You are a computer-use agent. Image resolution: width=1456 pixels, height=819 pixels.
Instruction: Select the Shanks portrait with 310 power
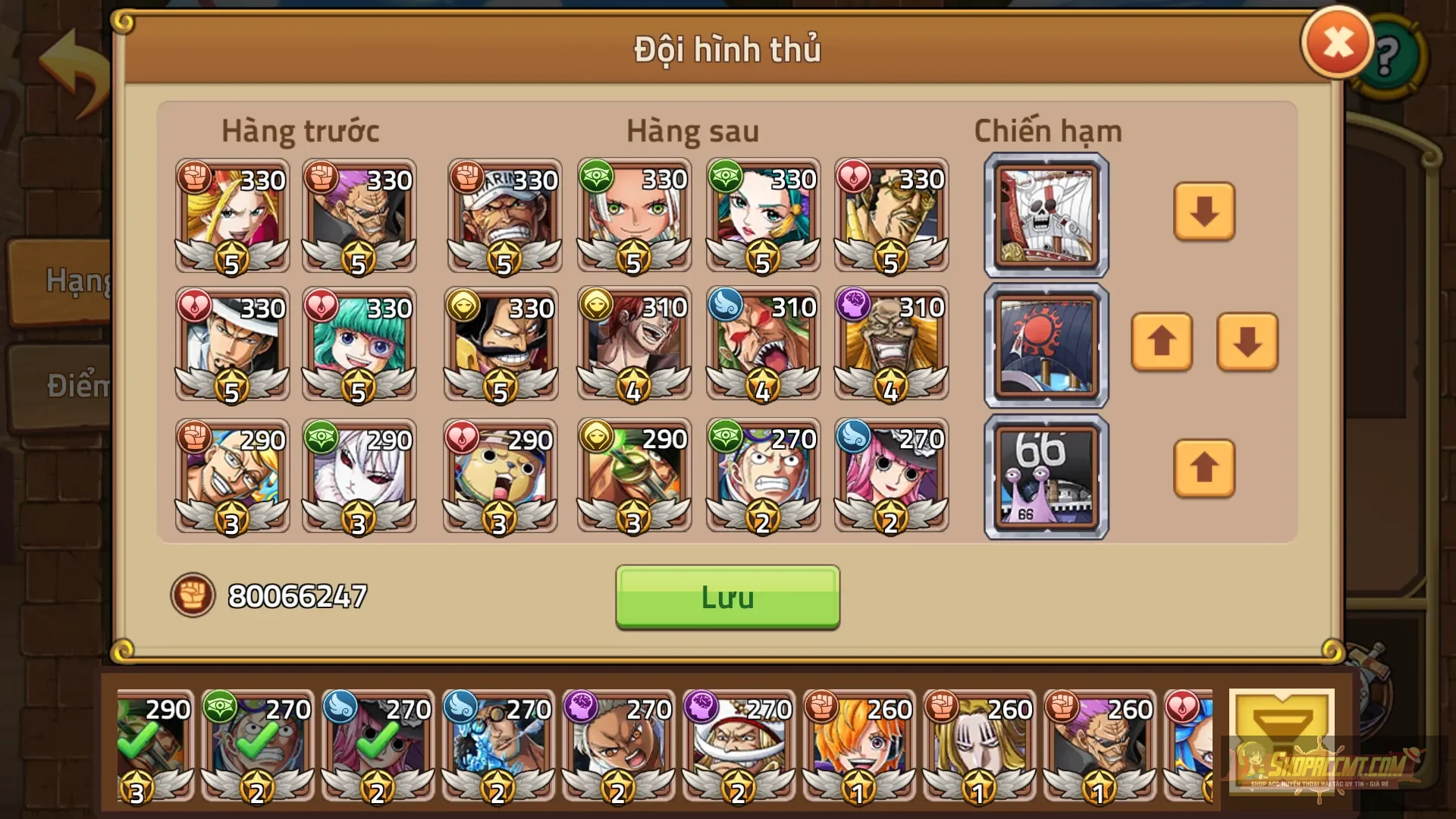point(634,345)
